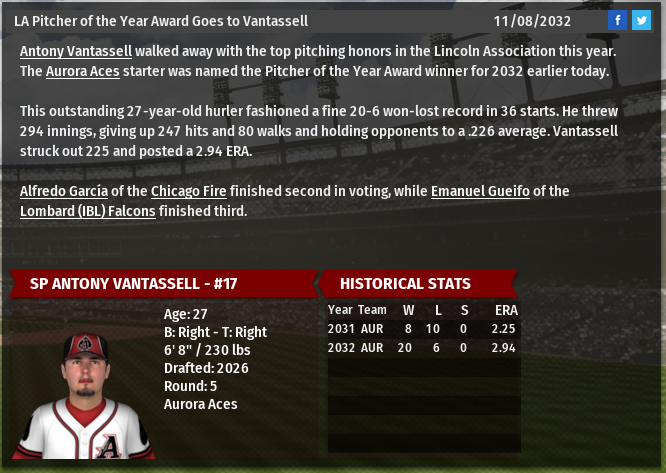Share this news story on Twitter
The image size is (666, 473).
pyautogui.click(x=641, y=20)
